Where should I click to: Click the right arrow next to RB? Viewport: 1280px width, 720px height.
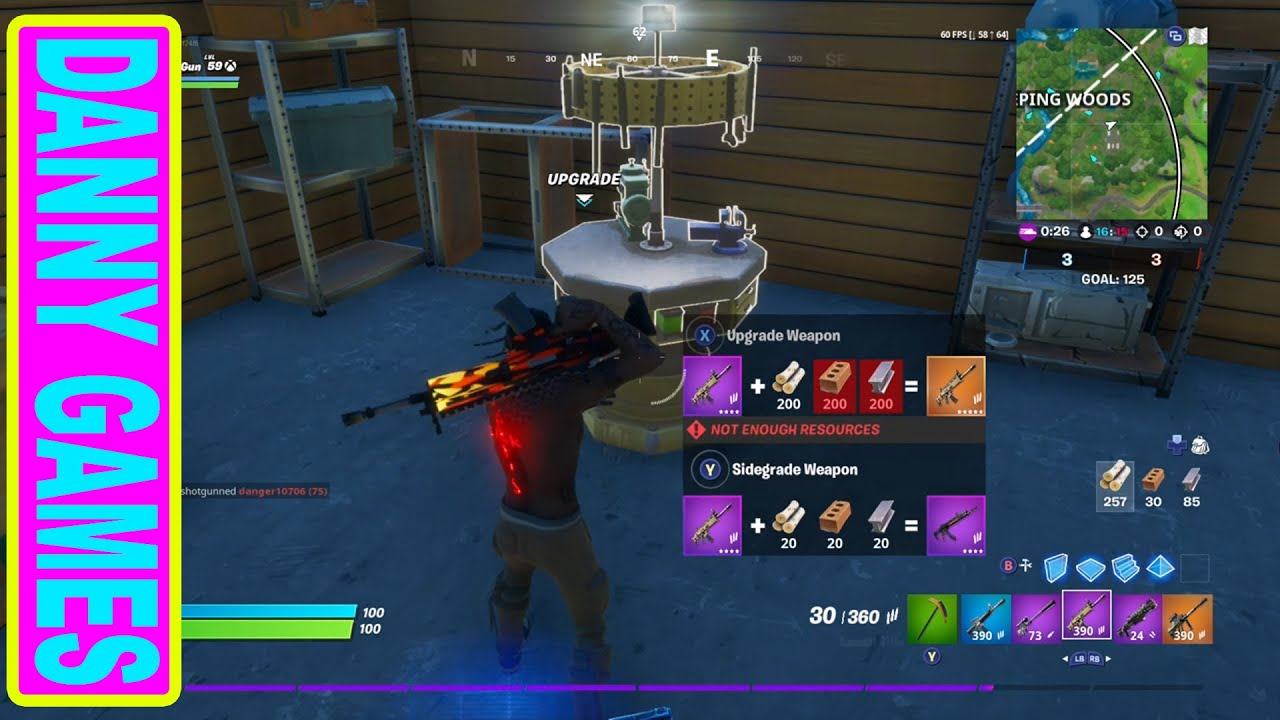1108,659
